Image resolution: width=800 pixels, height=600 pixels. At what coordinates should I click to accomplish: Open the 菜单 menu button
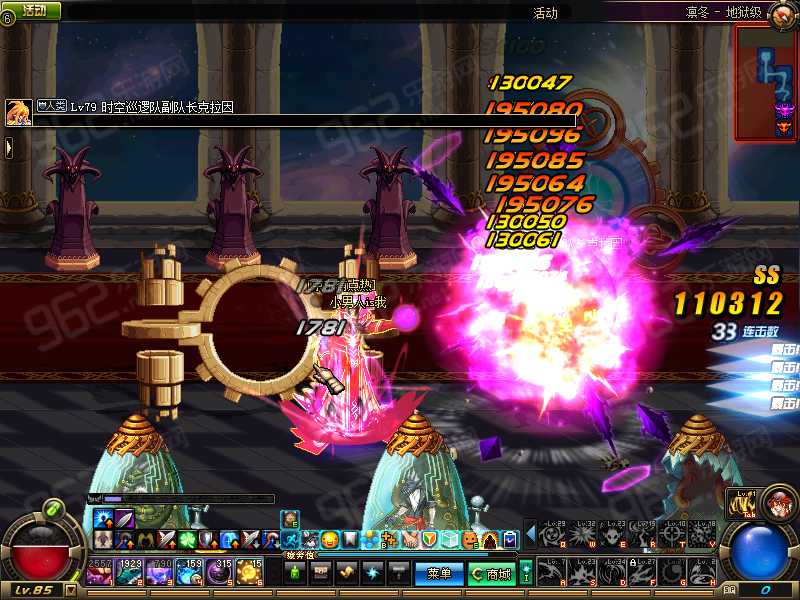[440, 573]
